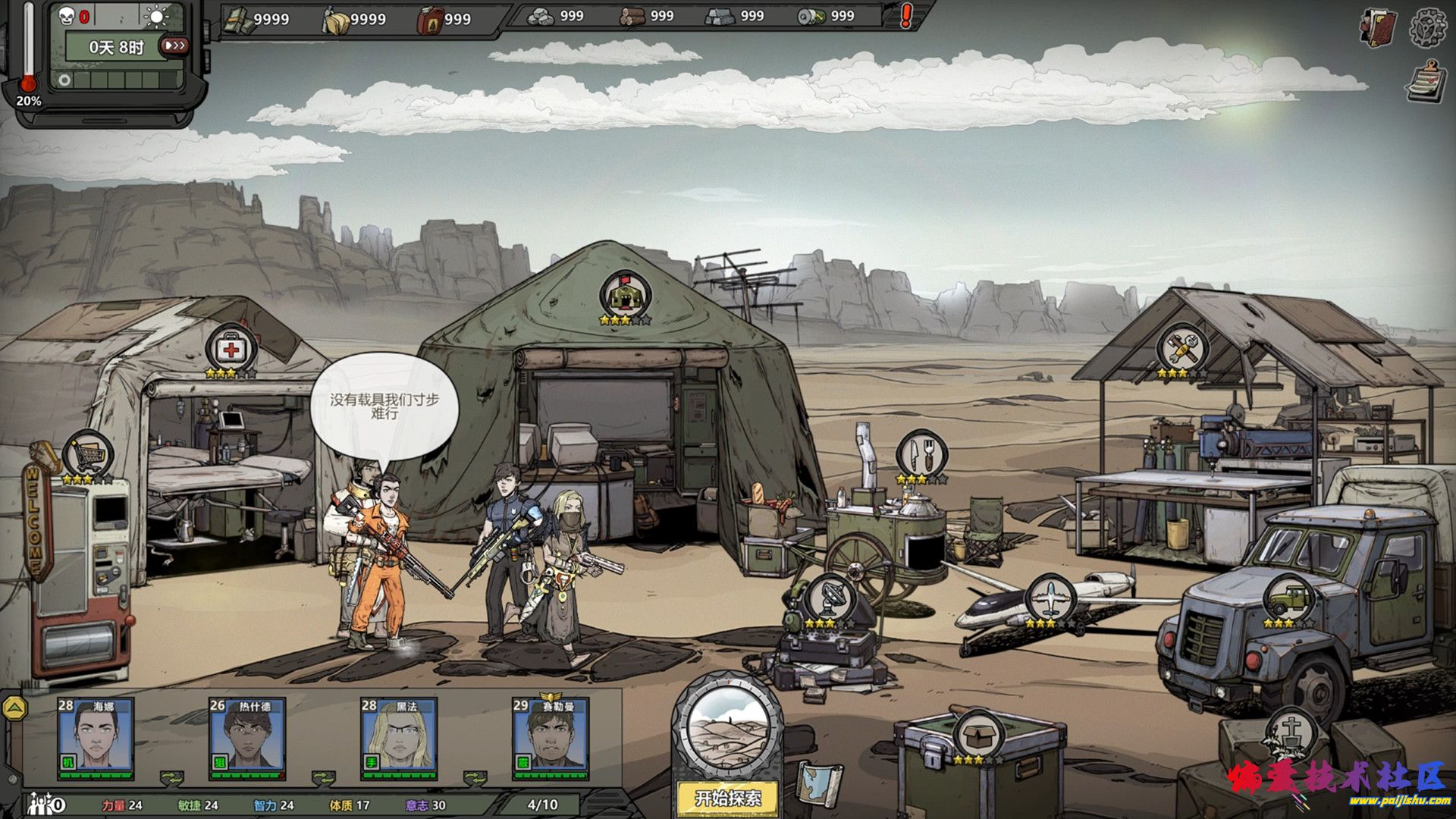Select 赛勒曼's character portrait
1456x819 pixels.
551,737
